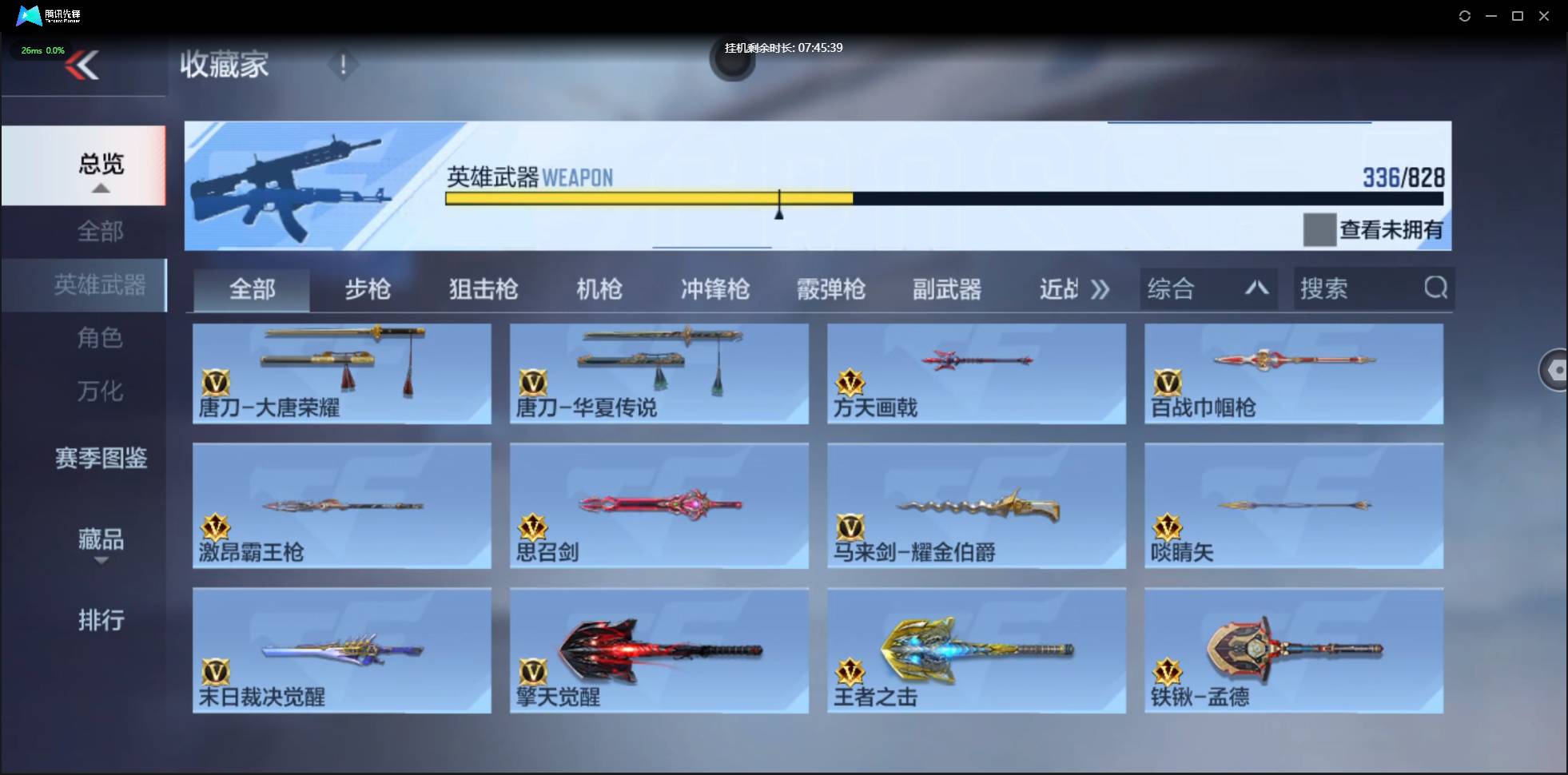Select the 王者之击 weapon thumbnail

tap(977, 650)
